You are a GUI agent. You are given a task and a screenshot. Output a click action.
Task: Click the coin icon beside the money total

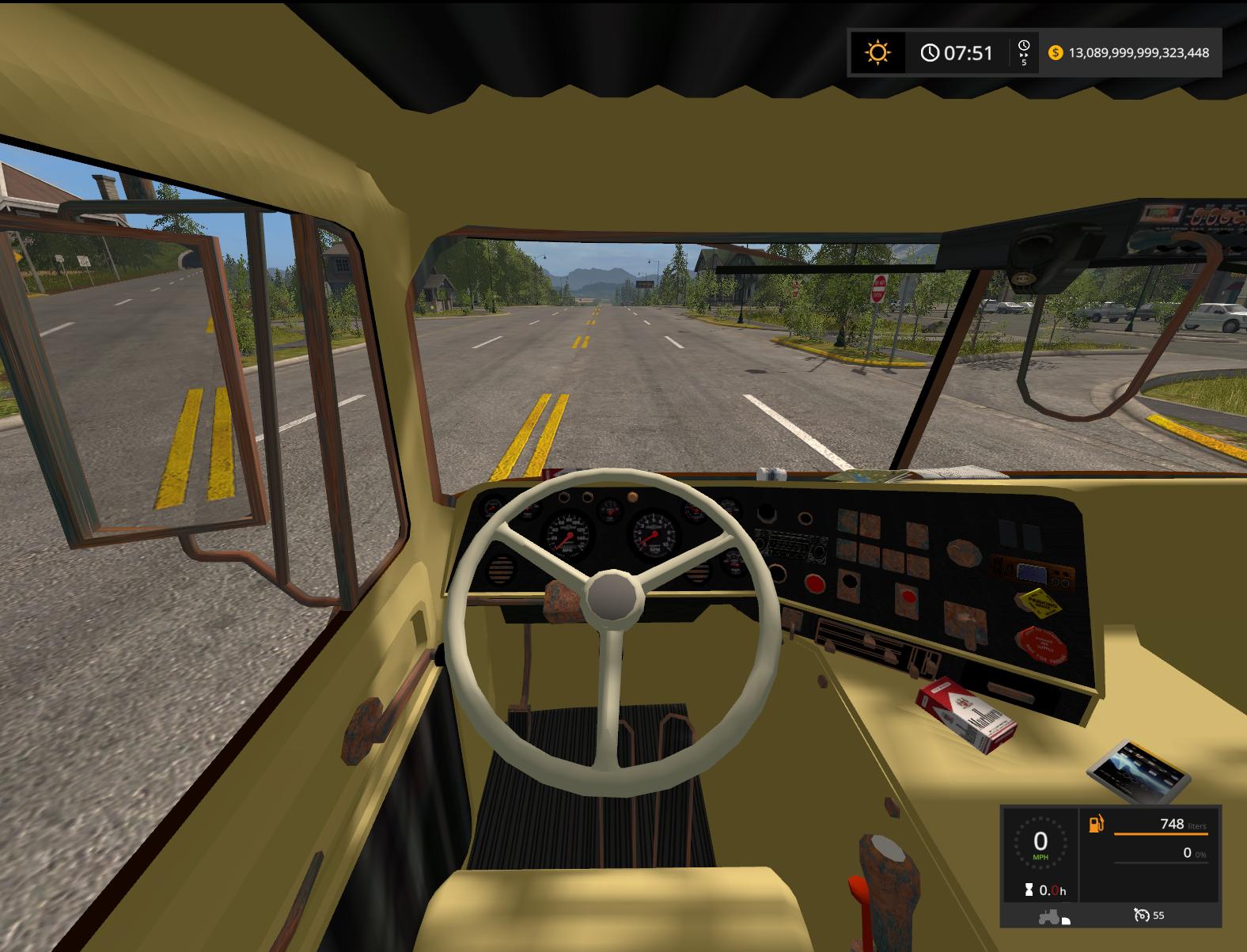point(1055,54)
